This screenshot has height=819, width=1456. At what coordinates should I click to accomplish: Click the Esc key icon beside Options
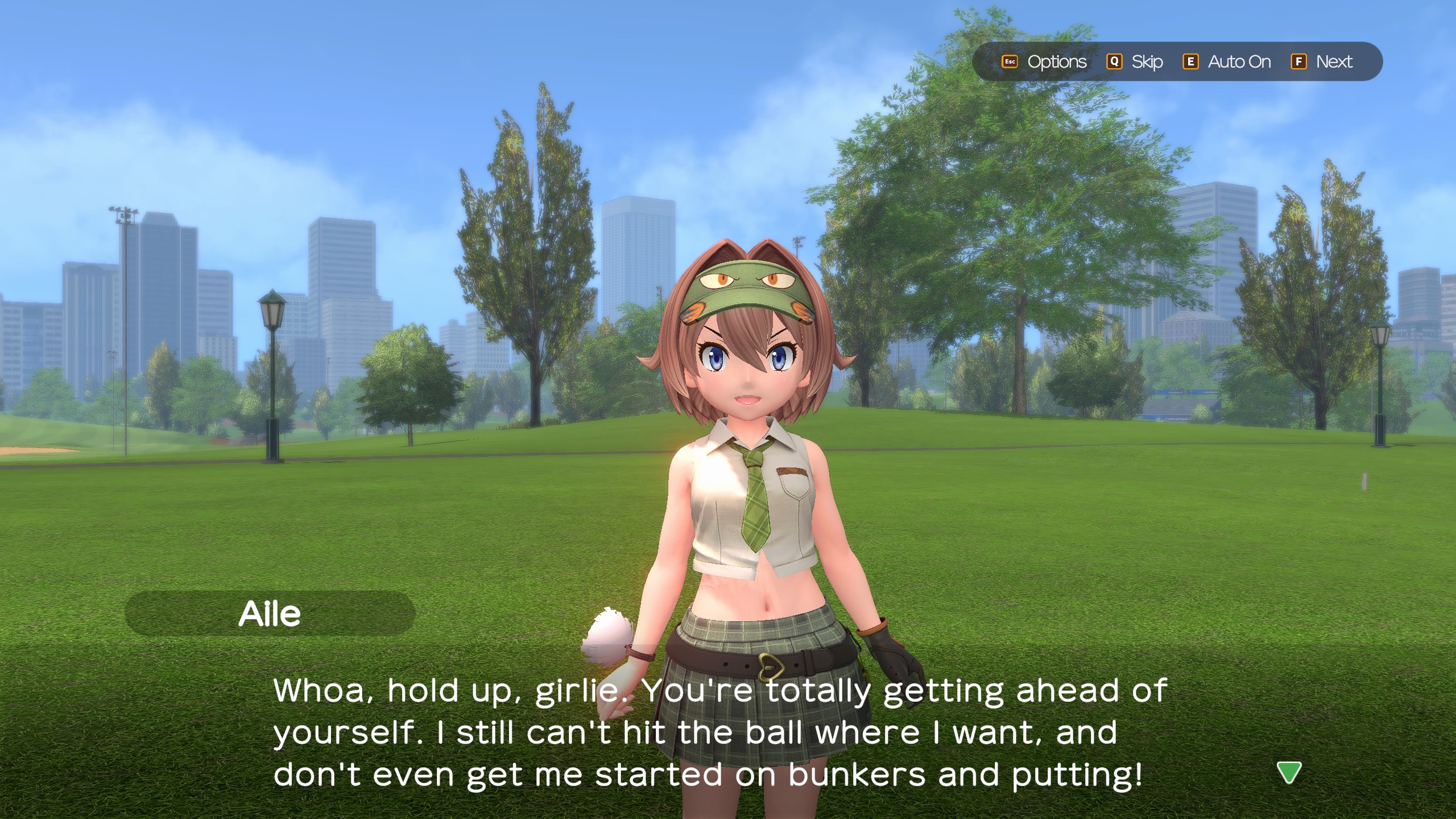click(x=1011, y=62)
